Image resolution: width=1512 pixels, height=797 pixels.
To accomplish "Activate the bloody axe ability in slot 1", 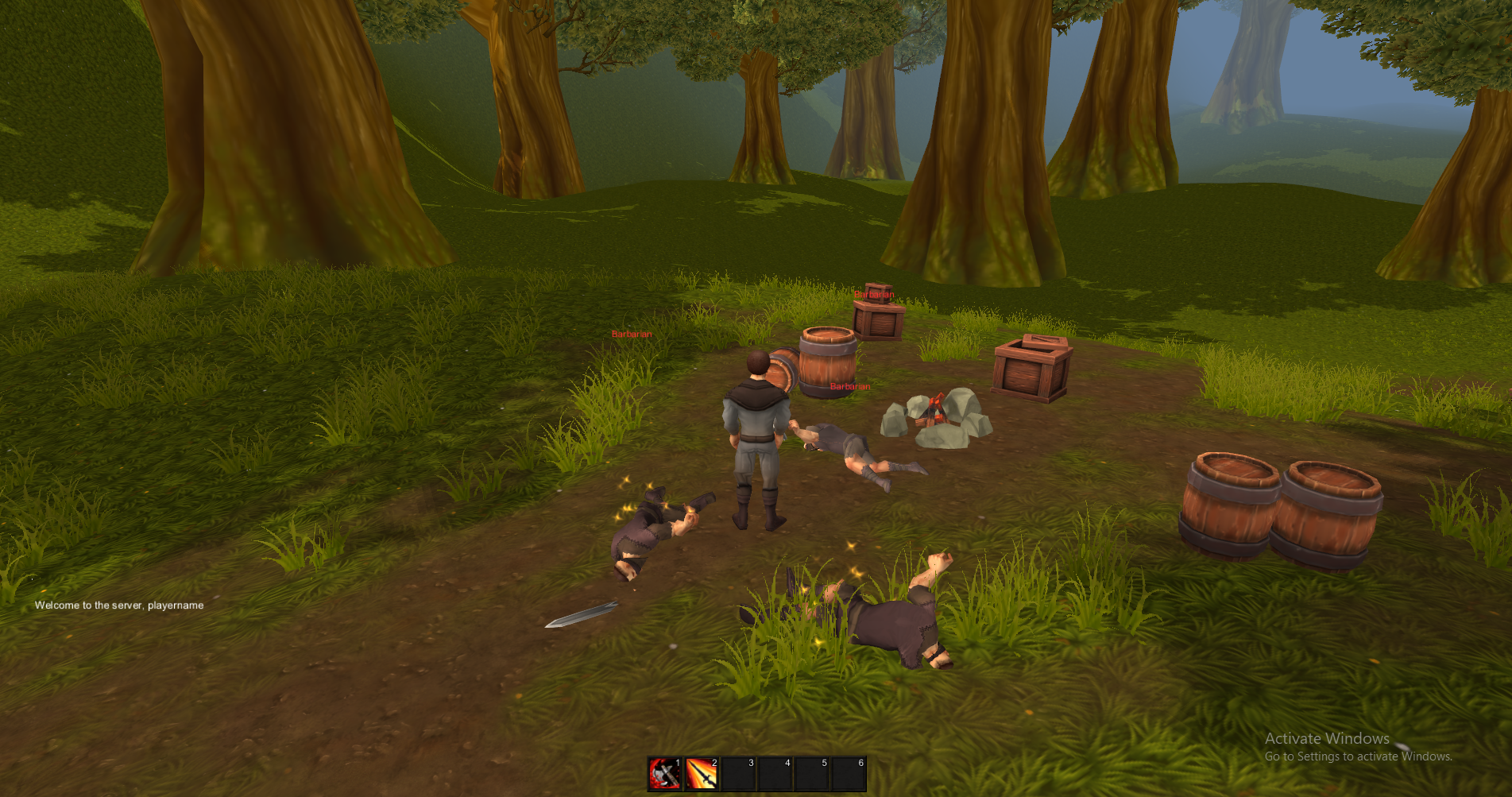I will pyautogui.click(x=665, y=773).
